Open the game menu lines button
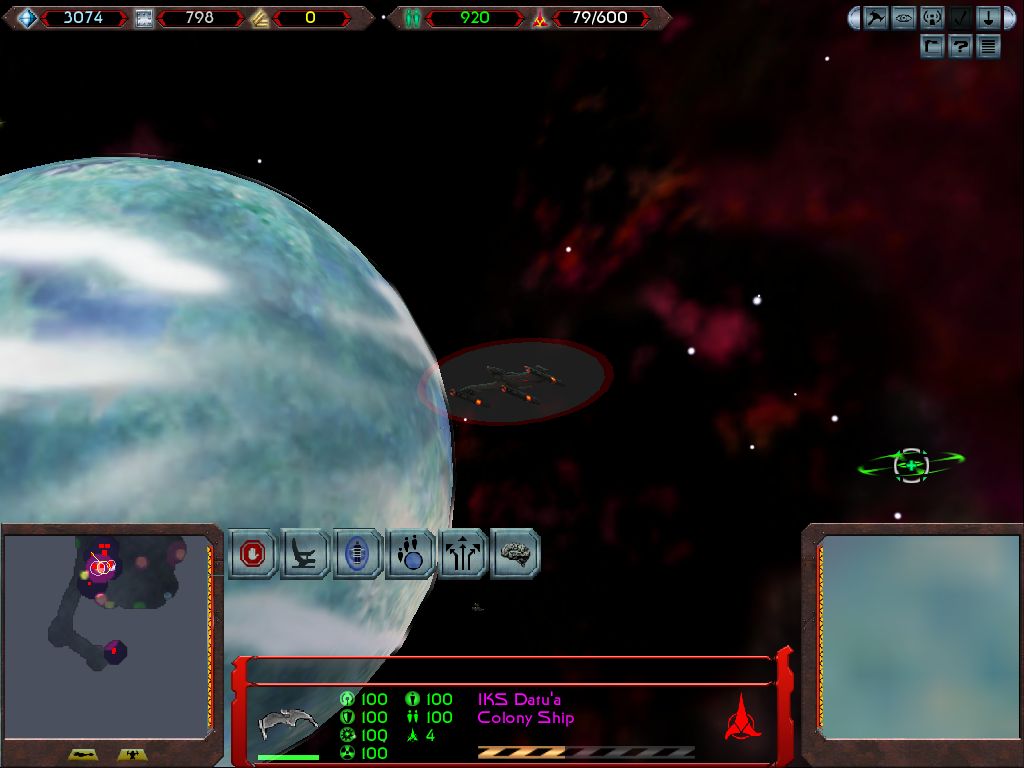1024x768 pixels. (x=988, y=46)
